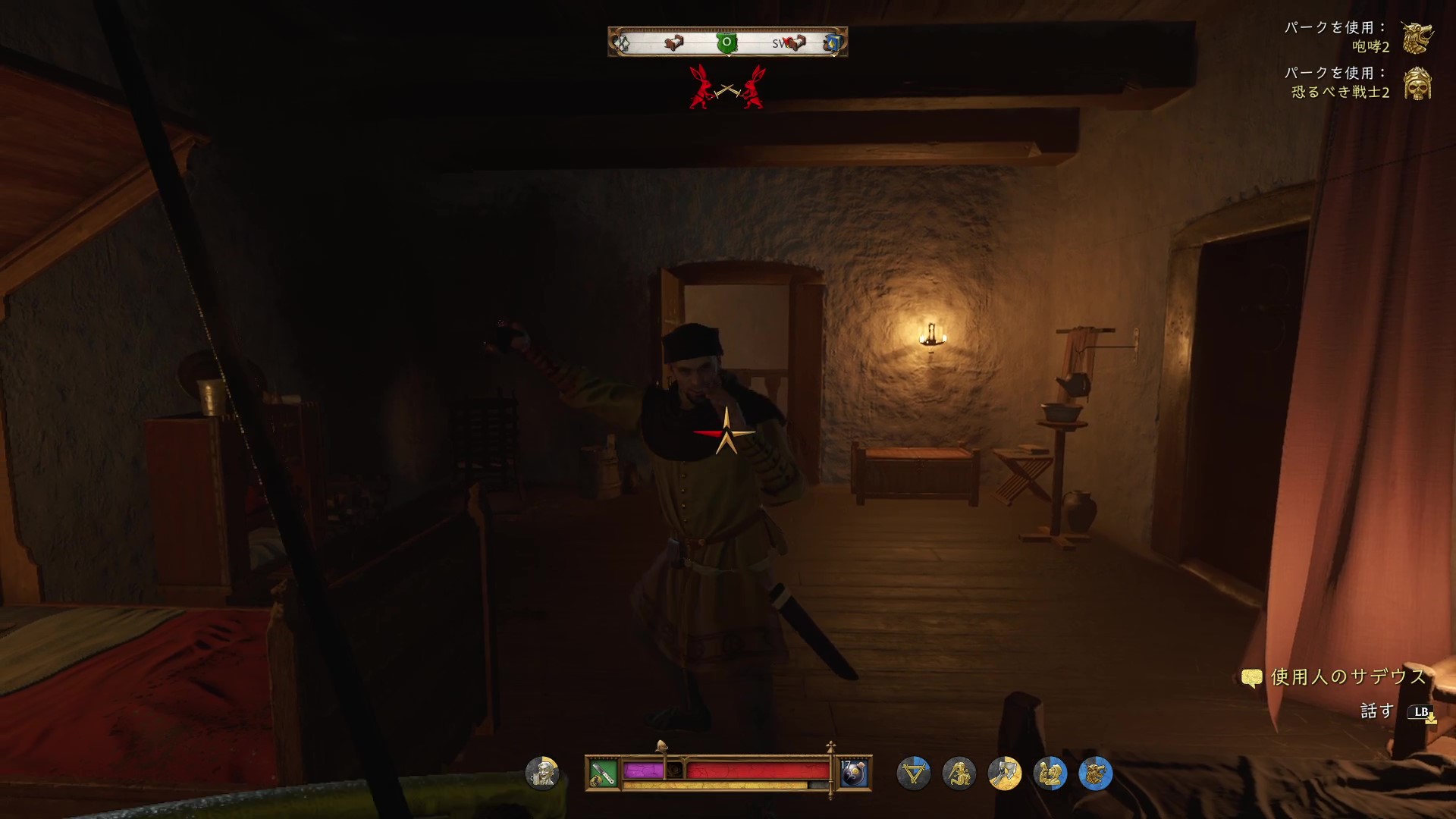Click the roaring wolf head buff icon

(x=1095, y=773)
